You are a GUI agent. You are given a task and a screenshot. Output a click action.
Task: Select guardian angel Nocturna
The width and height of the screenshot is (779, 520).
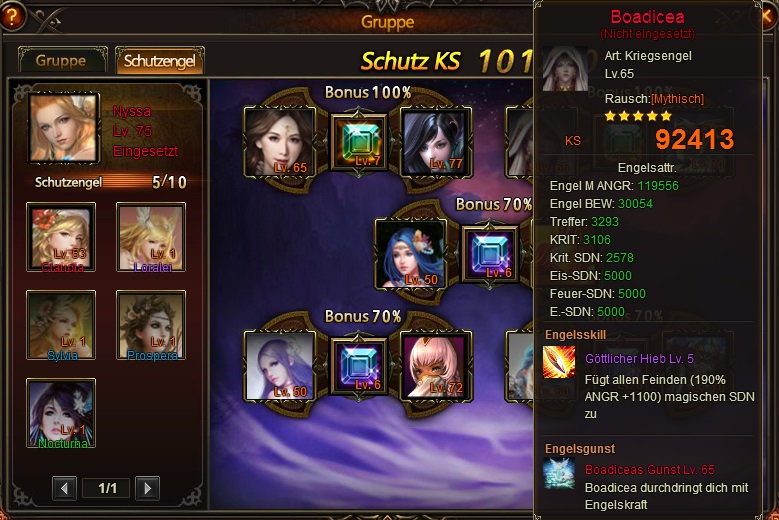pos(62,412)
